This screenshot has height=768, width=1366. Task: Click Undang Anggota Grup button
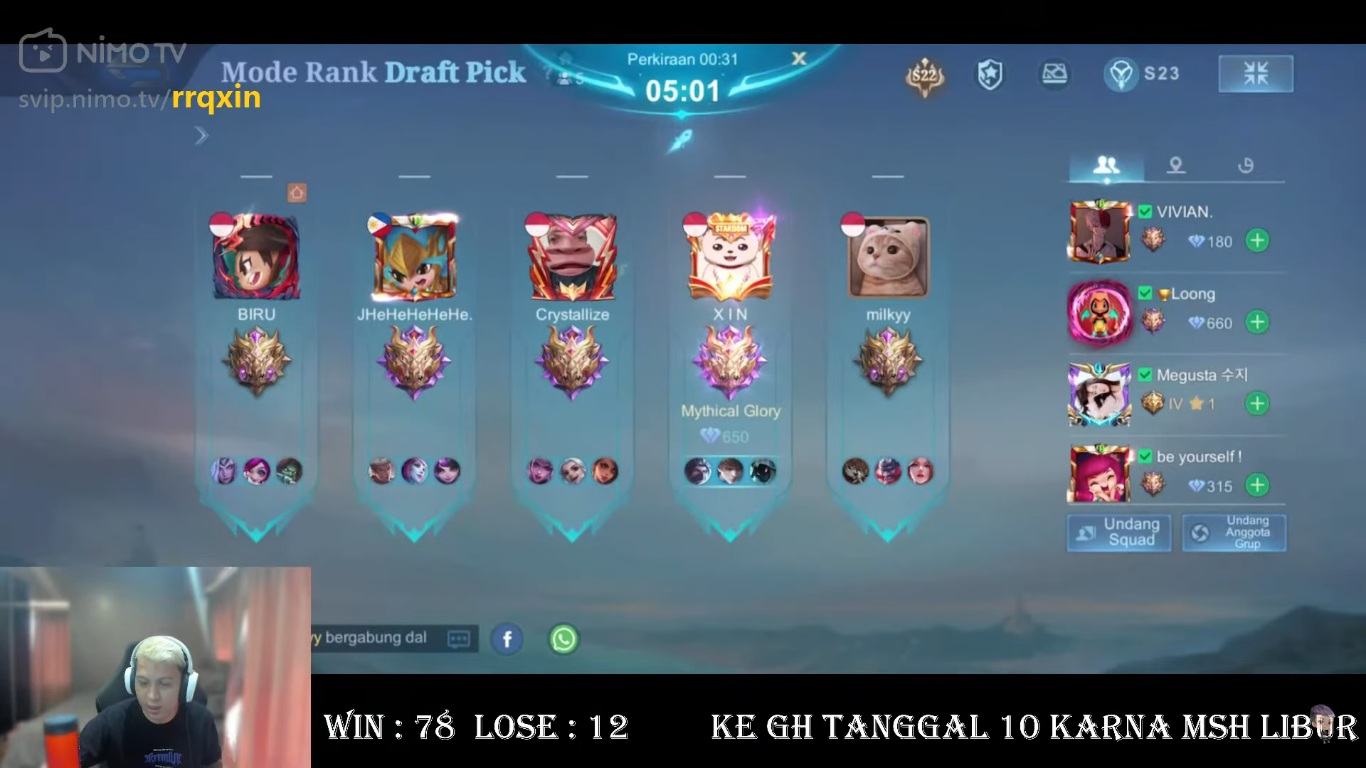click(1235, 532)
